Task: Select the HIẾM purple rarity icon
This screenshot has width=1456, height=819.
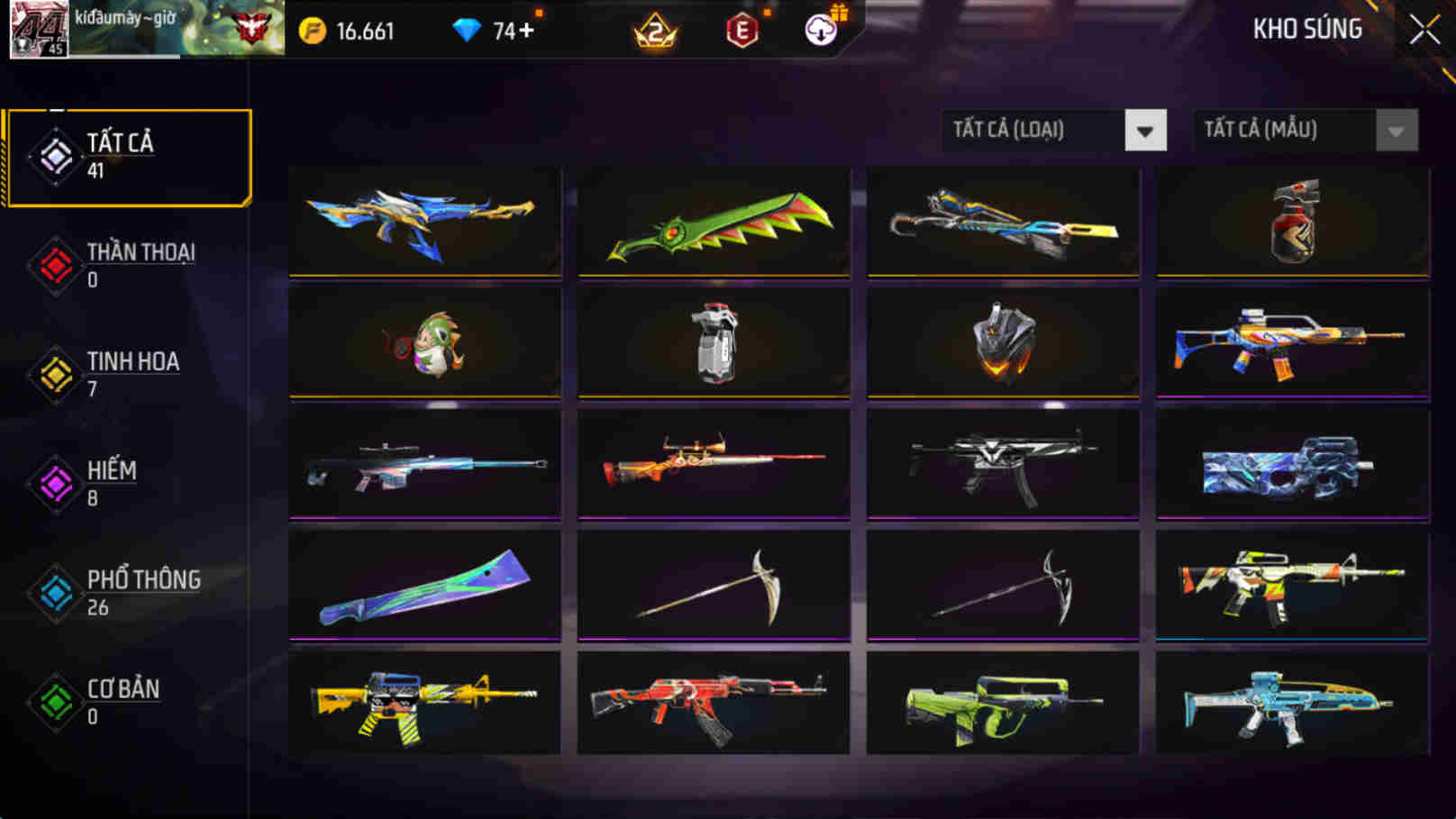Action: 54,485
